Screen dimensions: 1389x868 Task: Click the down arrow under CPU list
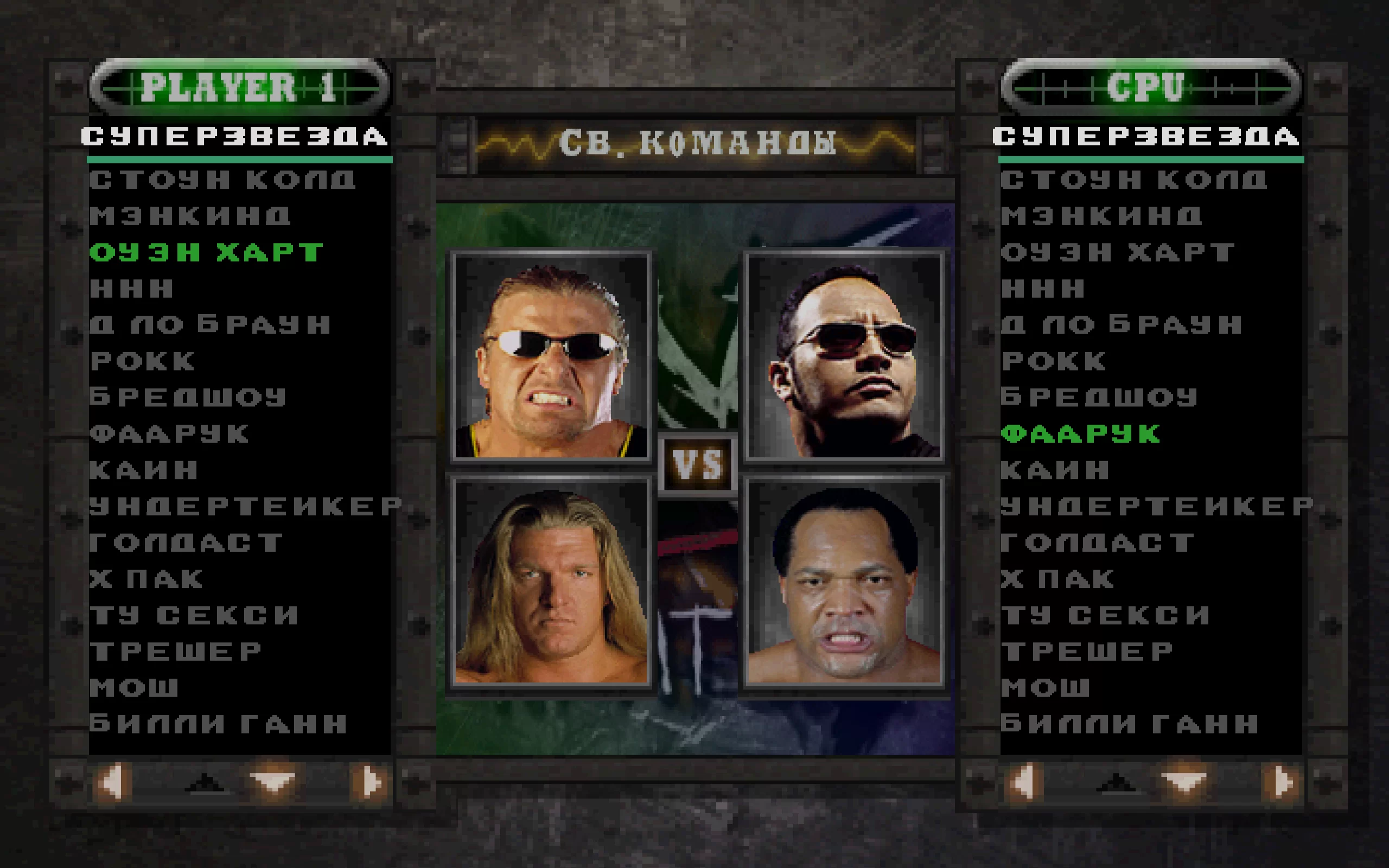coord(1183,782)
